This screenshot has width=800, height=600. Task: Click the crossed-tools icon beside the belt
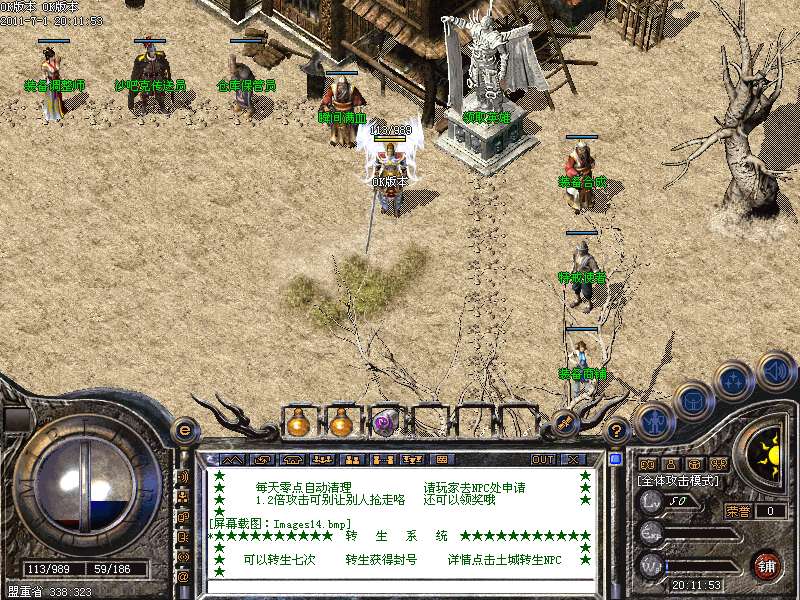564,421
